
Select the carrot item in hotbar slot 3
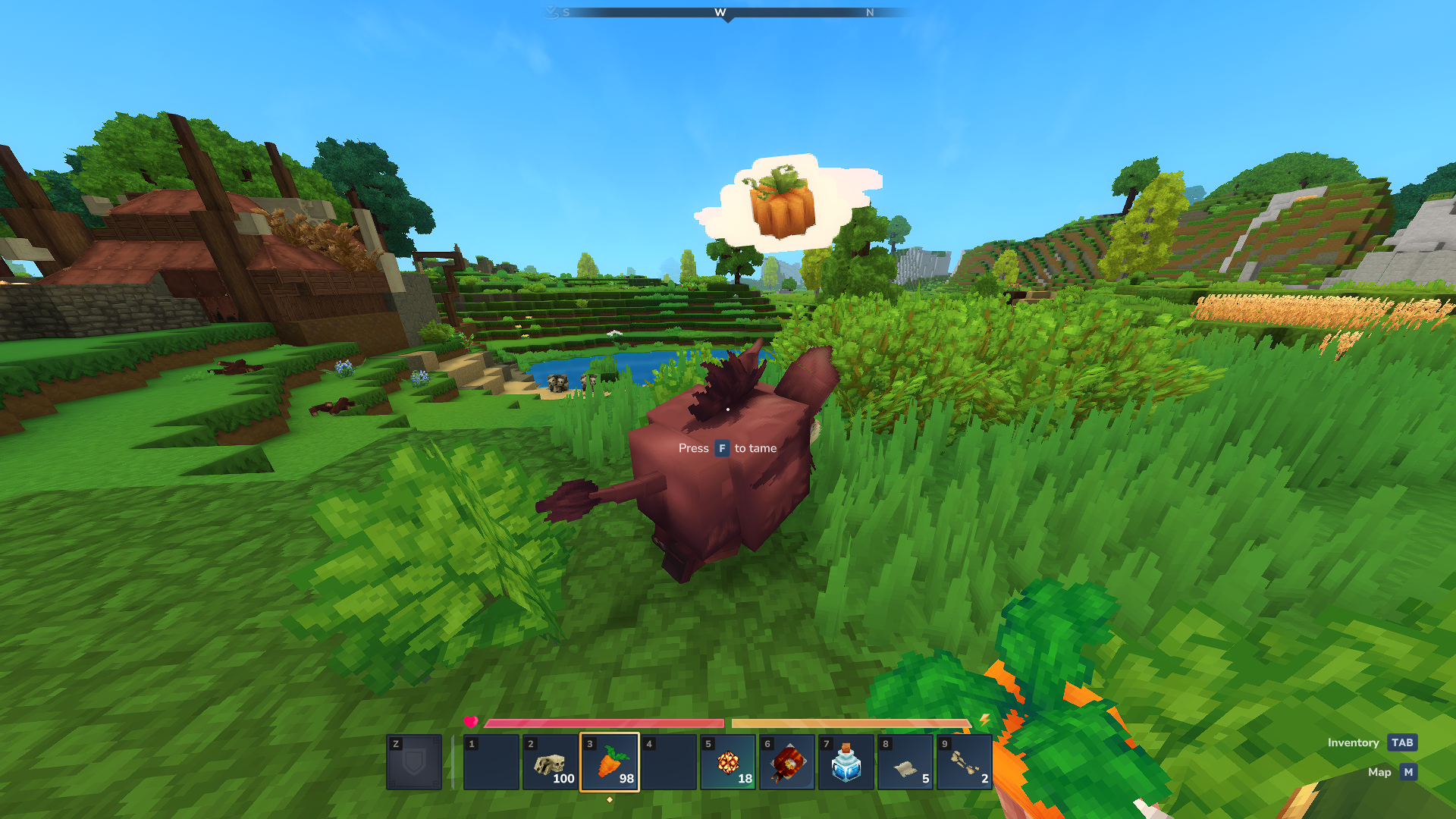pyautogui.click(x=610, y=761)
